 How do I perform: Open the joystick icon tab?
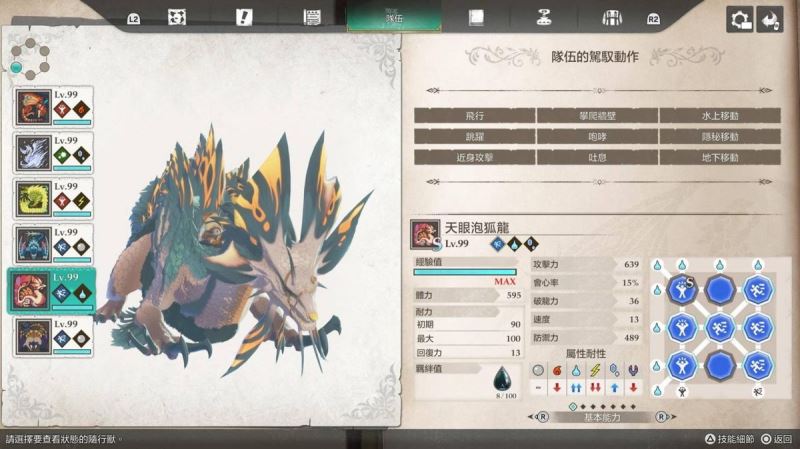point(544,17)
